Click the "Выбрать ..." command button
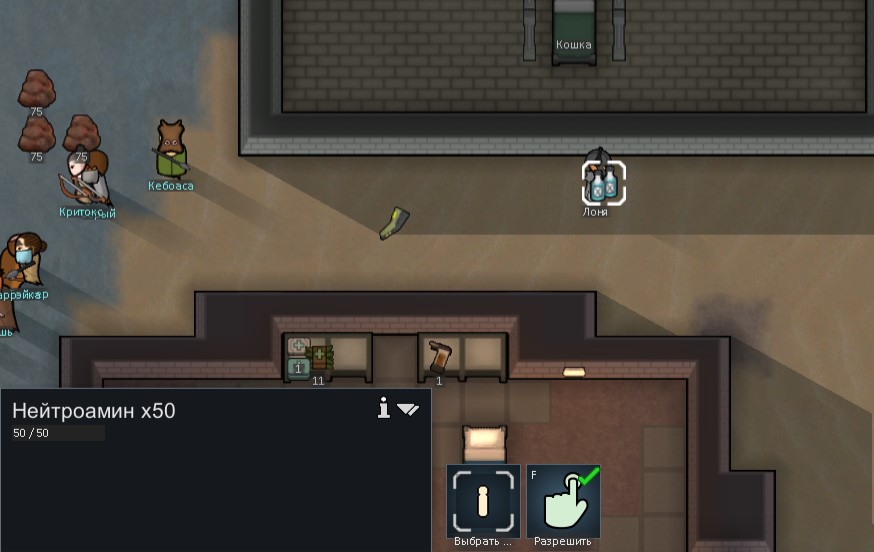The height and width of the screenshot is (552, 874). pos(483,501)
